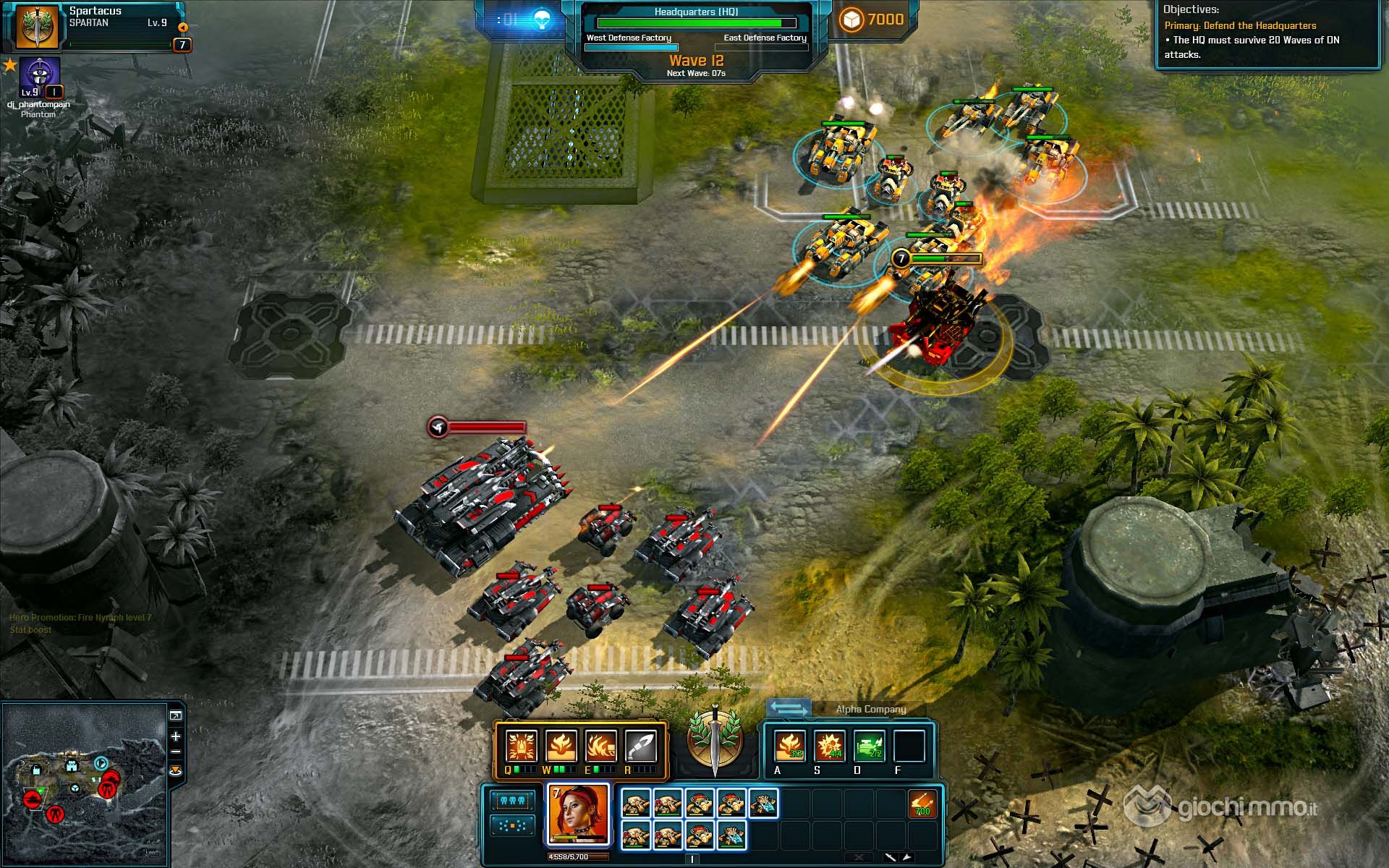Select Spartacus's sword-and-laurel portrait
The height and width of the screenshot is (868, 1389).
tap(36, 26)
